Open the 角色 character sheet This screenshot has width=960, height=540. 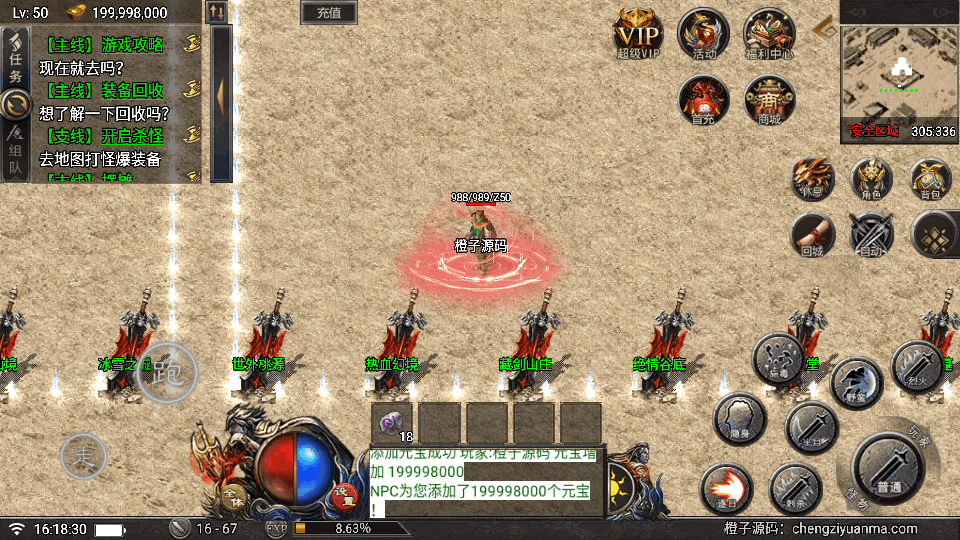871,180
